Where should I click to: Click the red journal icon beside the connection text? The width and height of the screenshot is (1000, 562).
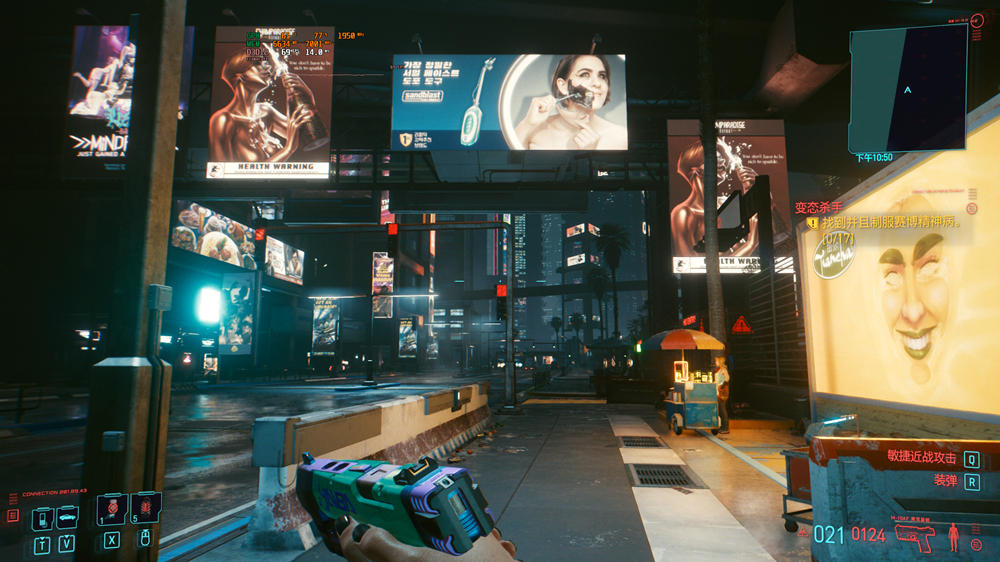pos(13,516)
